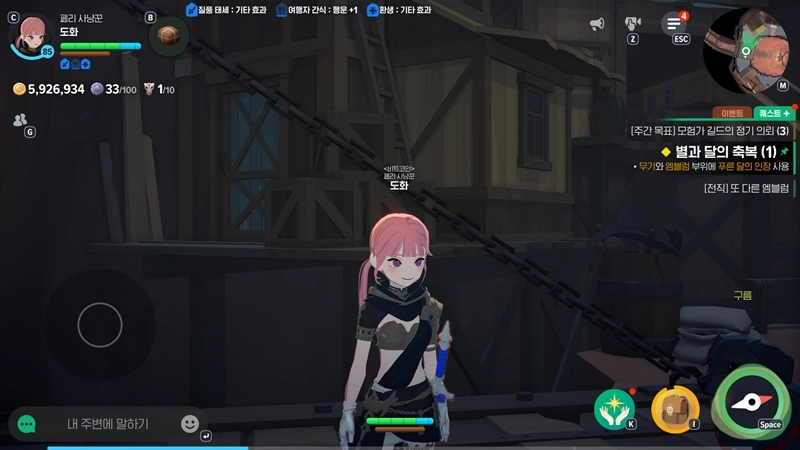Click the gold coin currency counter

pyautogui.click(x=49, y=89)
